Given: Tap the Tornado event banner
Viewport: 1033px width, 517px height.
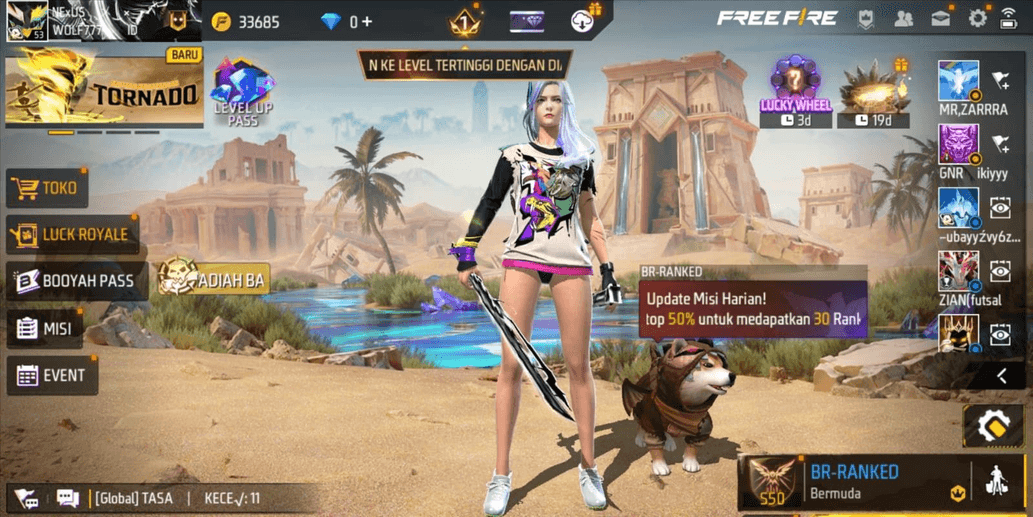Looking at the screenshot, I should click(x=104, y=91).
